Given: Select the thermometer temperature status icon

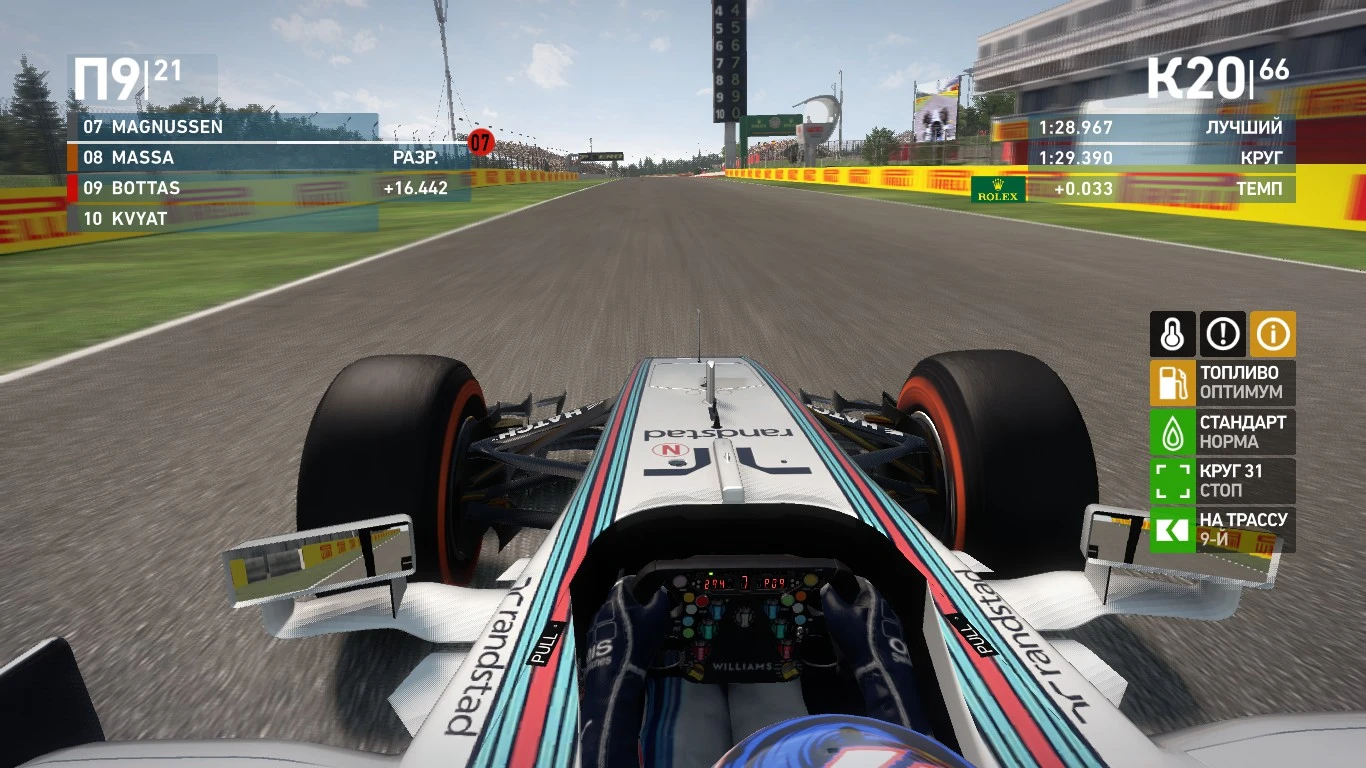Looking at the screenshot, I should click(x=1172, y=334).
